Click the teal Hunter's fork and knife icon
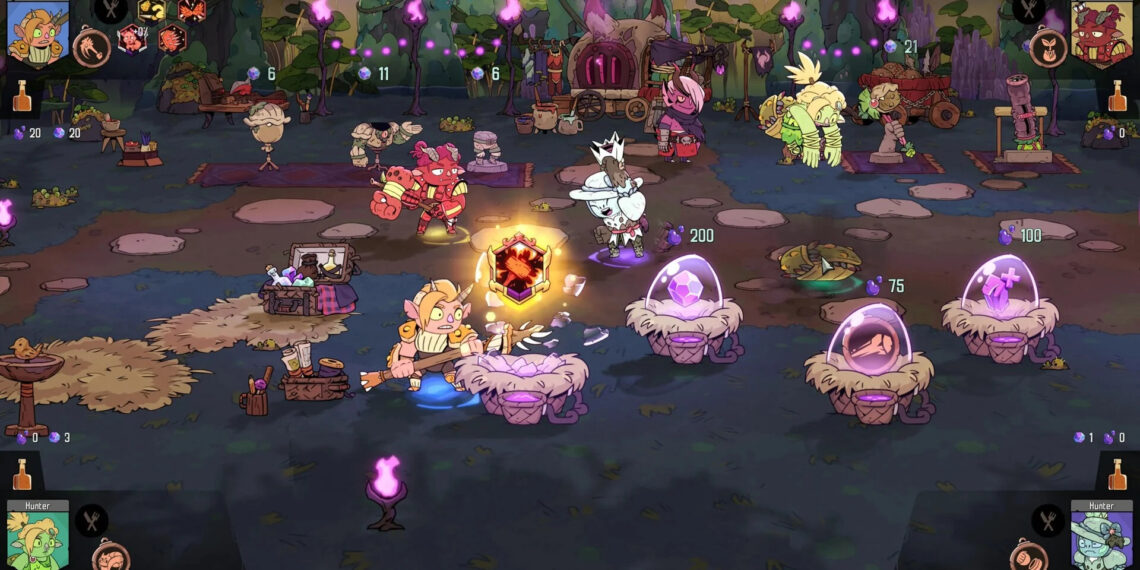 (x=1047, y=520)
